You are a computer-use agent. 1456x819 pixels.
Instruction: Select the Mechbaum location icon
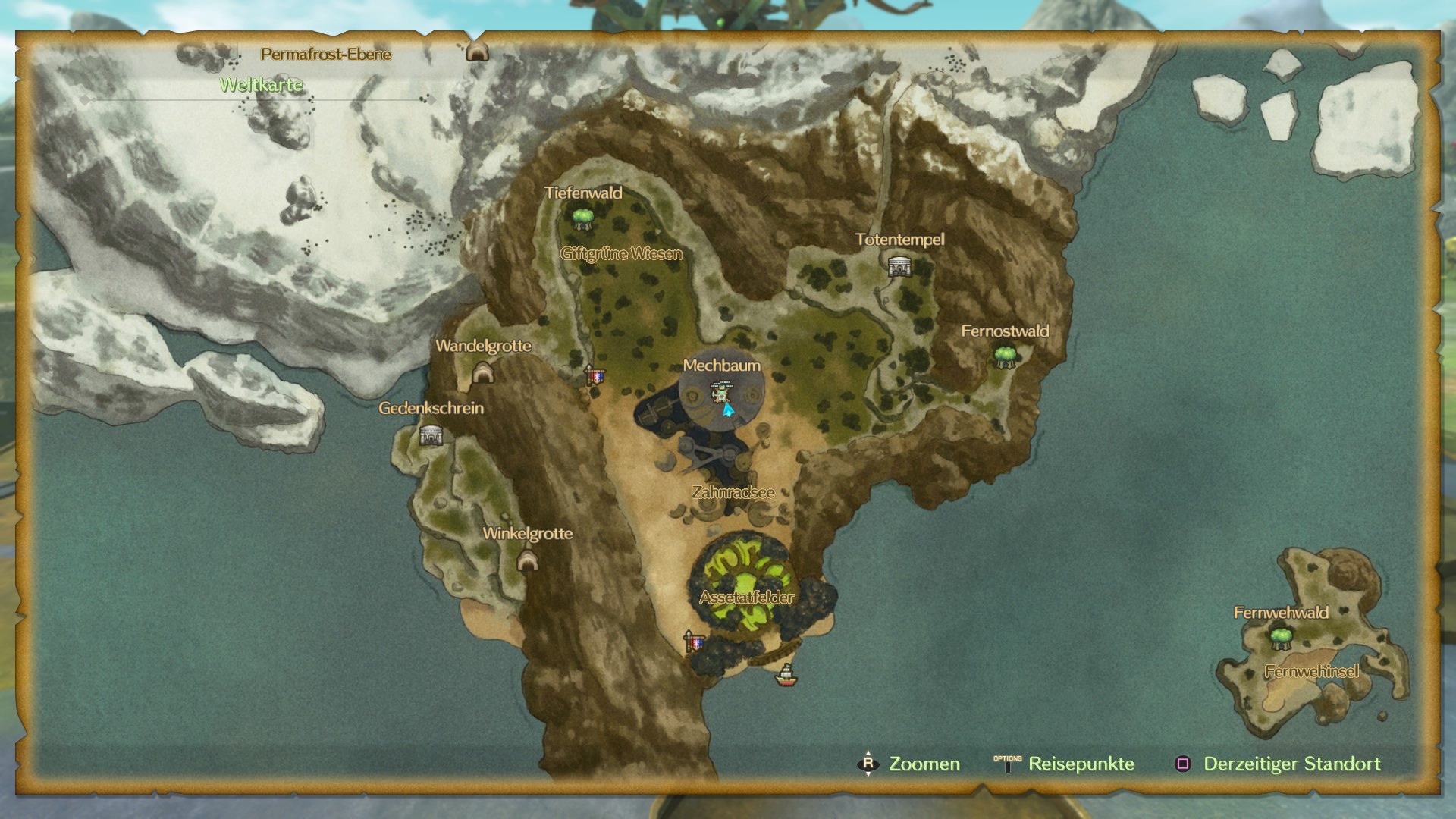pyautogui.click(x=720, y=393)
